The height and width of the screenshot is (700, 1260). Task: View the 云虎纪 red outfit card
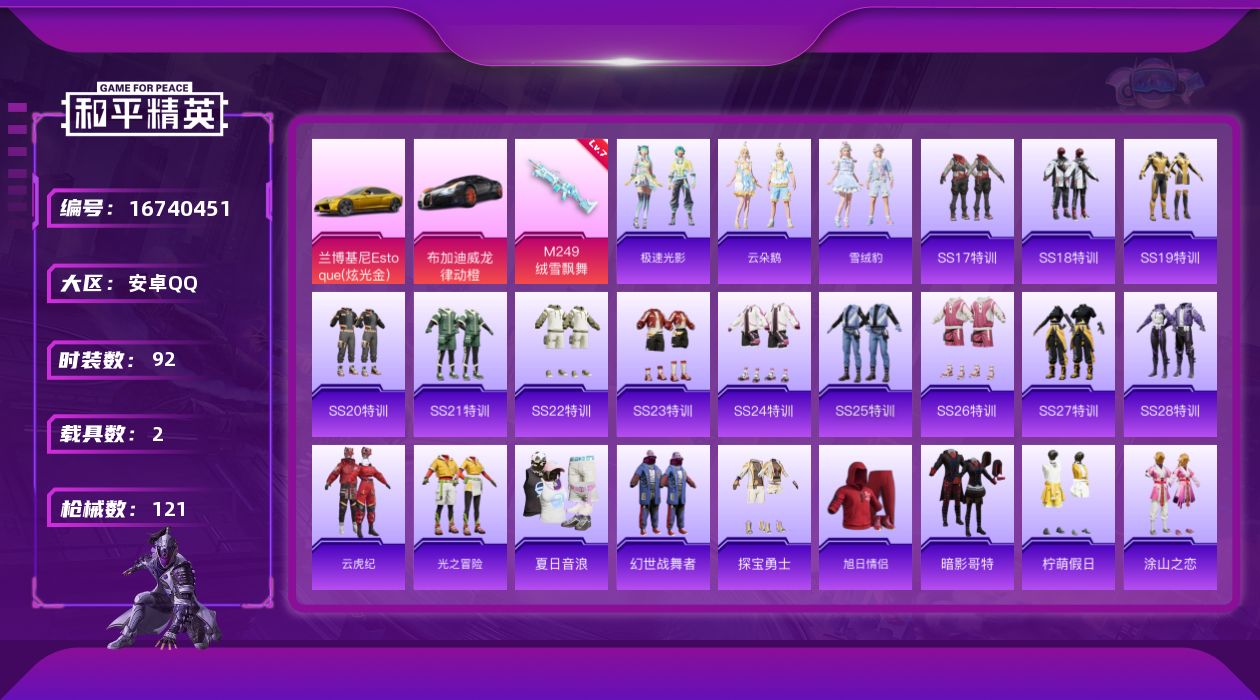click(358, 517)
